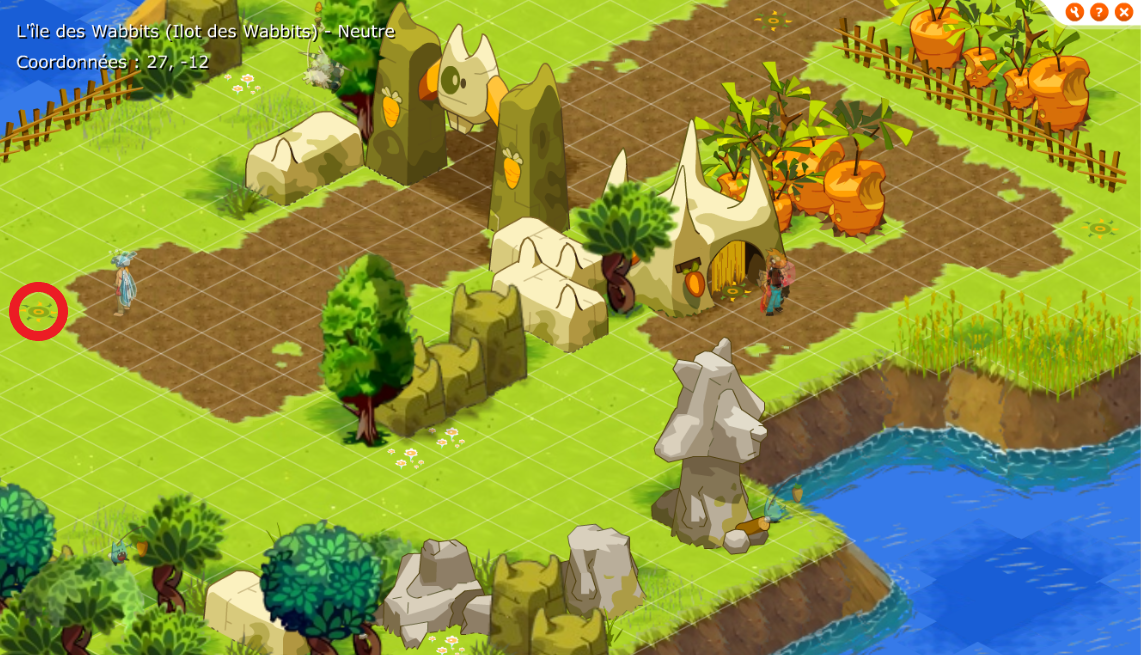The height and width of the screenshot is (655, 1141).
Task: Close the window with the orange X
Action: tap(1123, 12)
